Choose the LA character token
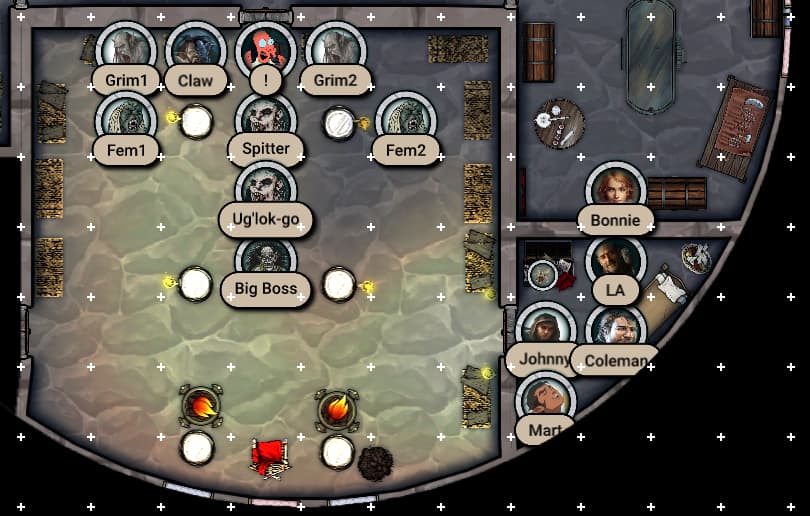Screen dimensions: 810x516 coord(616,260)
